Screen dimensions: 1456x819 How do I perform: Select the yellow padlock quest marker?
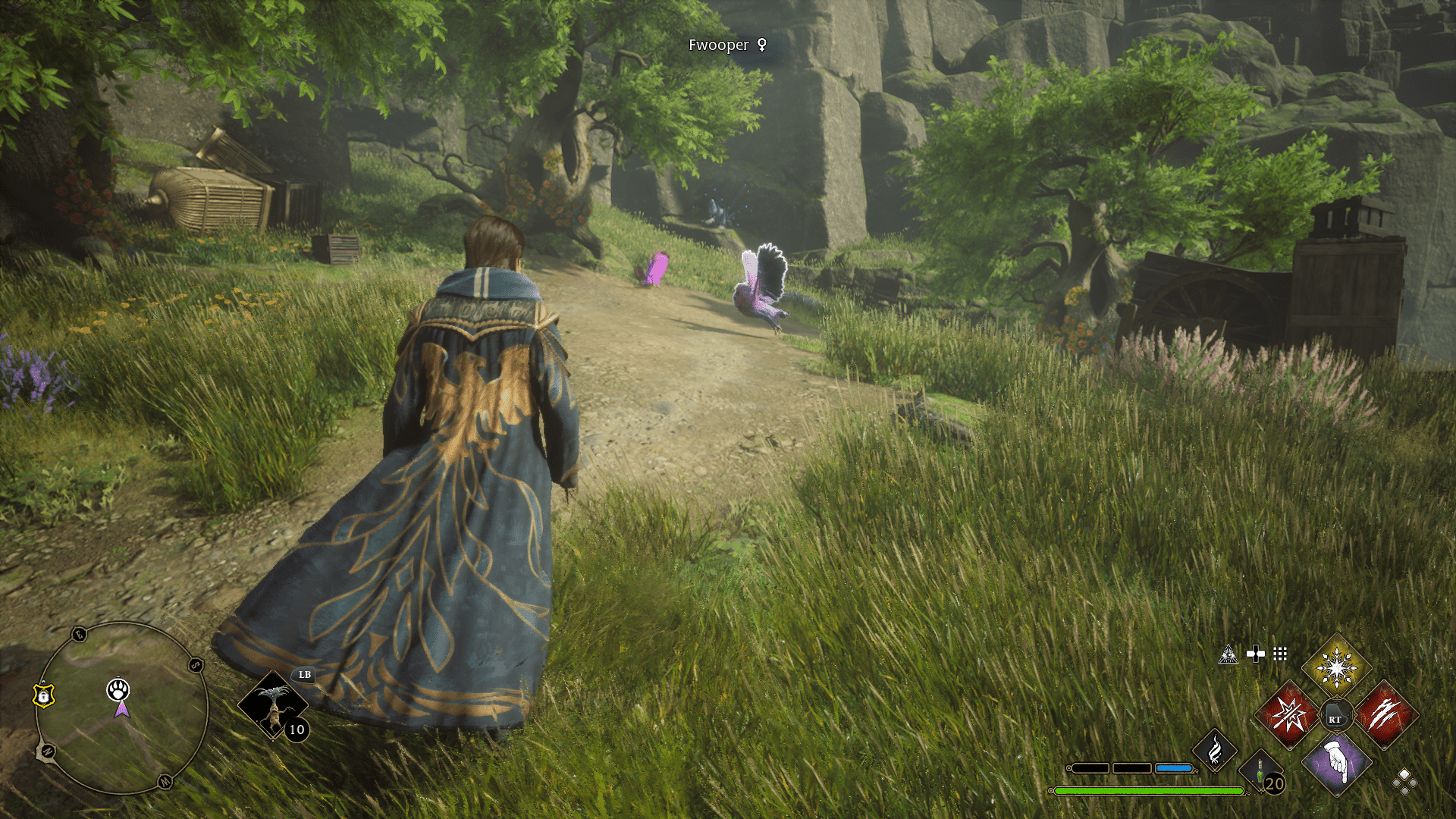(44, 695)
